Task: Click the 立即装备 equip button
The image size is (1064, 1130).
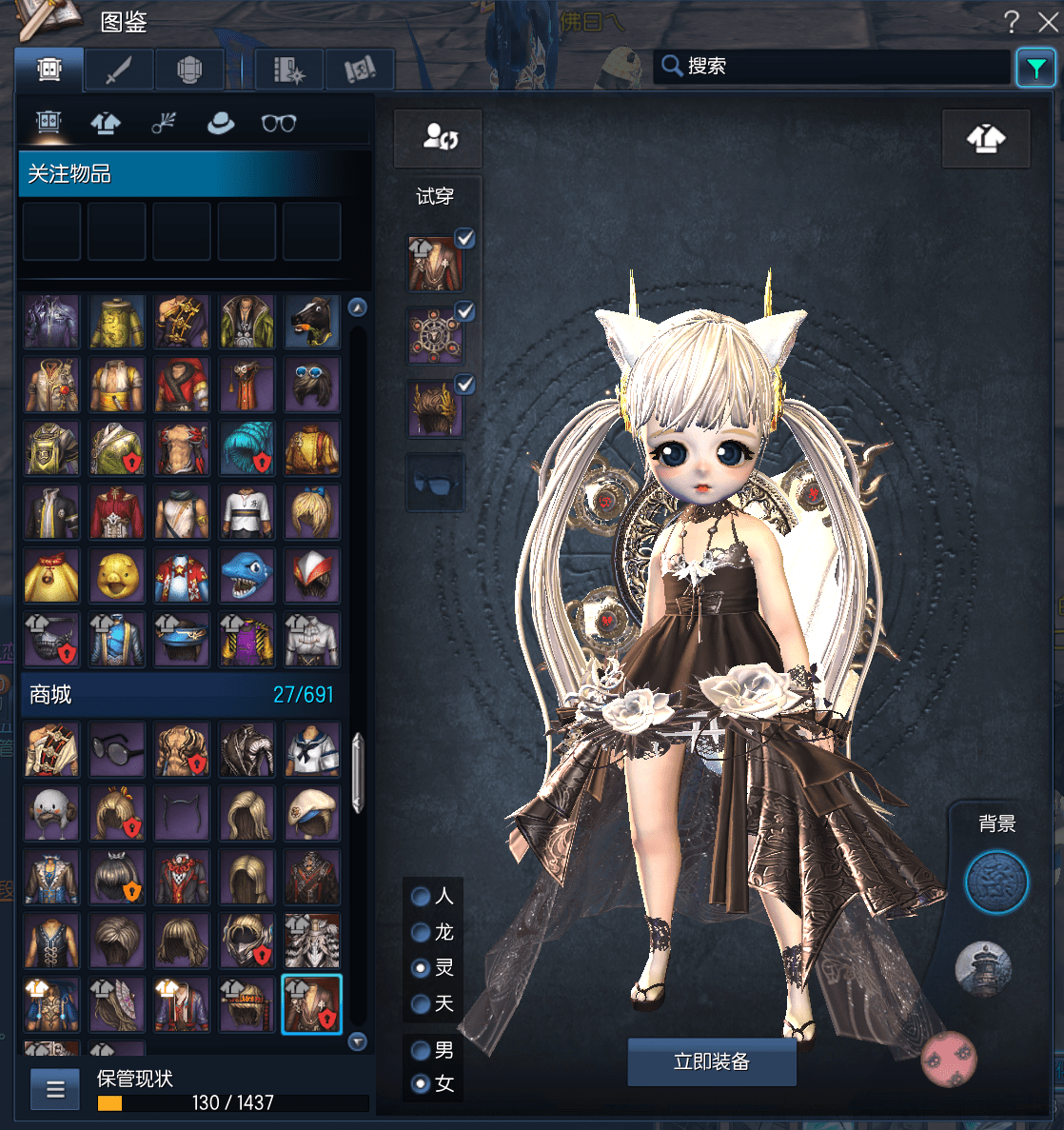Action: pos(711,1061)
